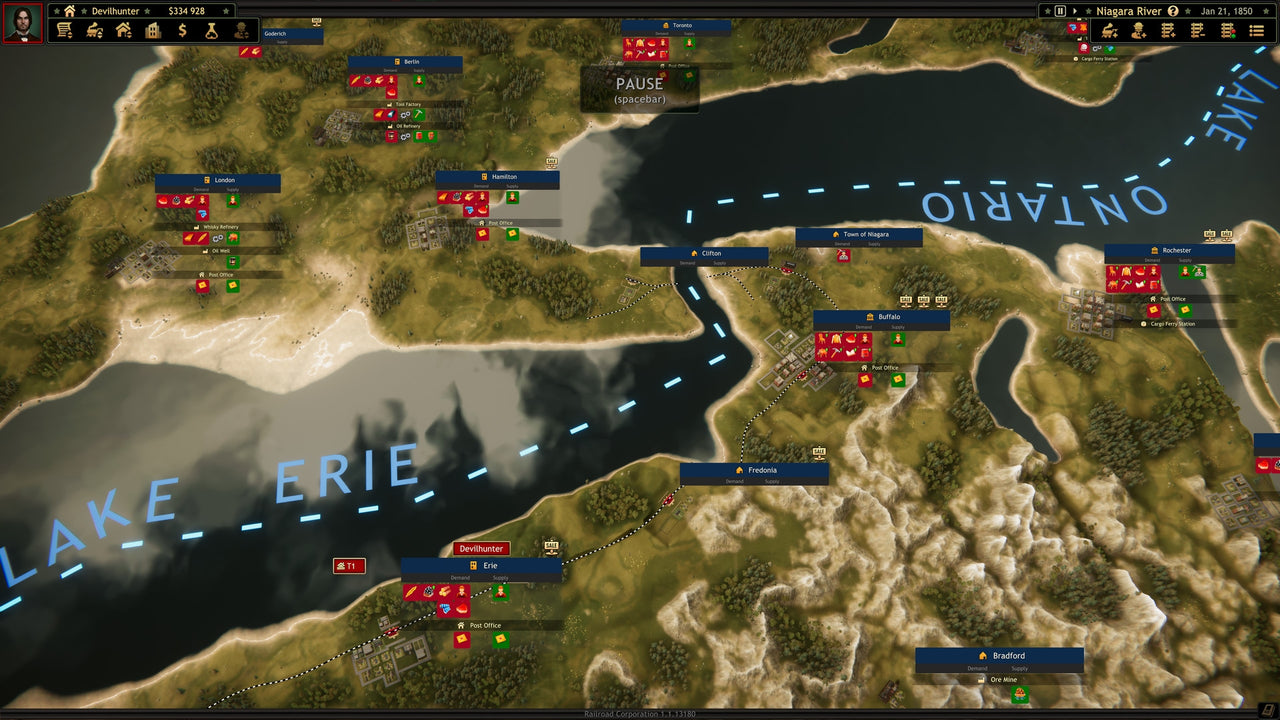
Task: Open the buy new locomotive icon
Action: [1109, 31]
